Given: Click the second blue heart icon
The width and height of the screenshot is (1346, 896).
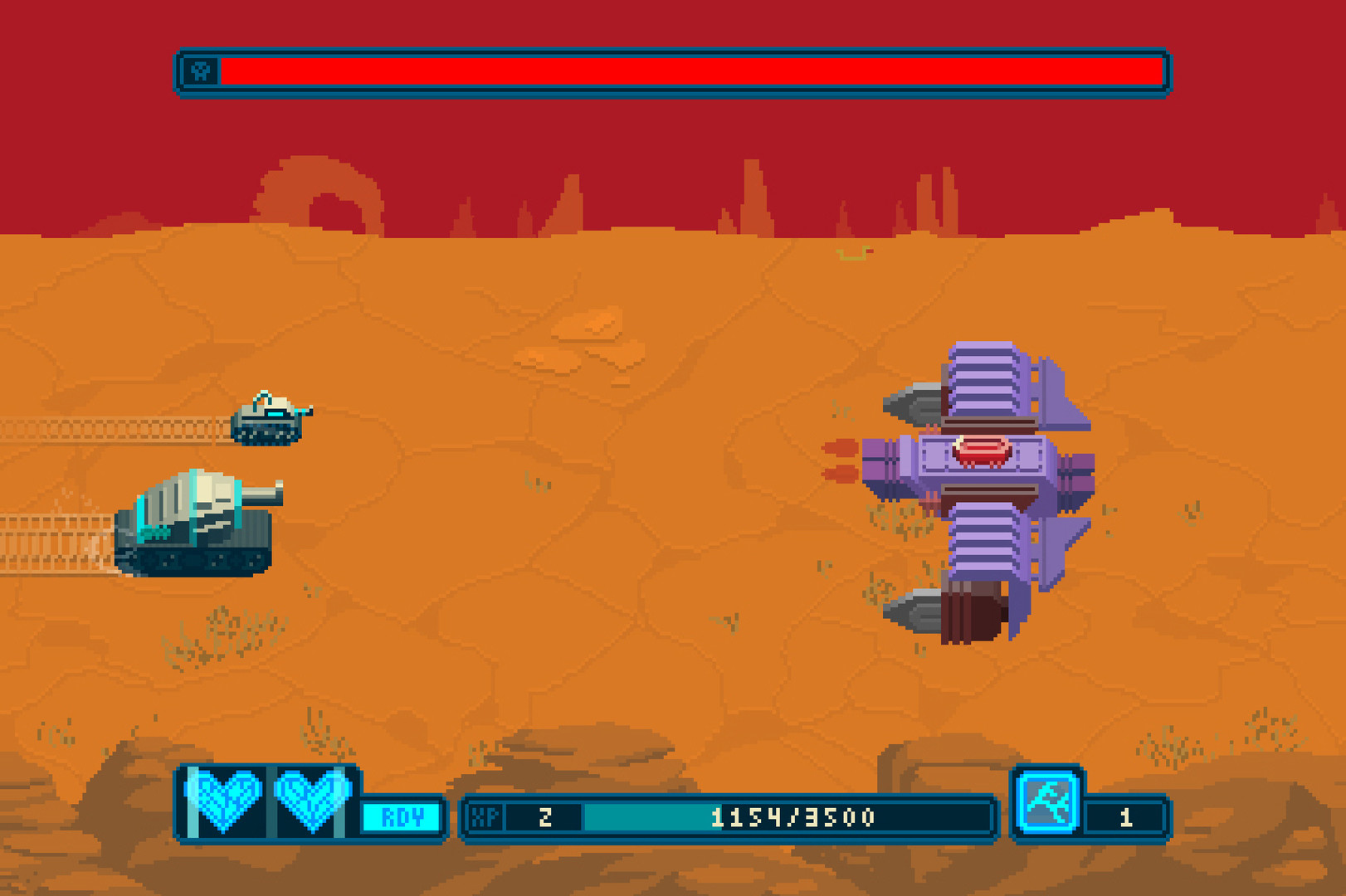Looking at the screenshot, I should 311,801.
